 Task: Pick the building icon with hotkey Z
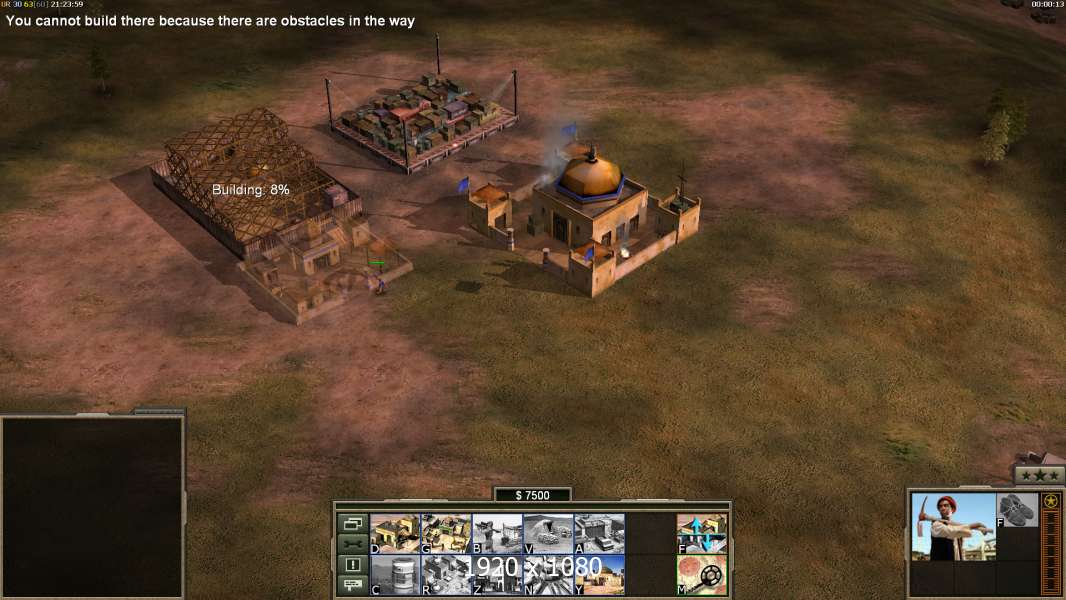pyautogui.click(x=497, y=575)
